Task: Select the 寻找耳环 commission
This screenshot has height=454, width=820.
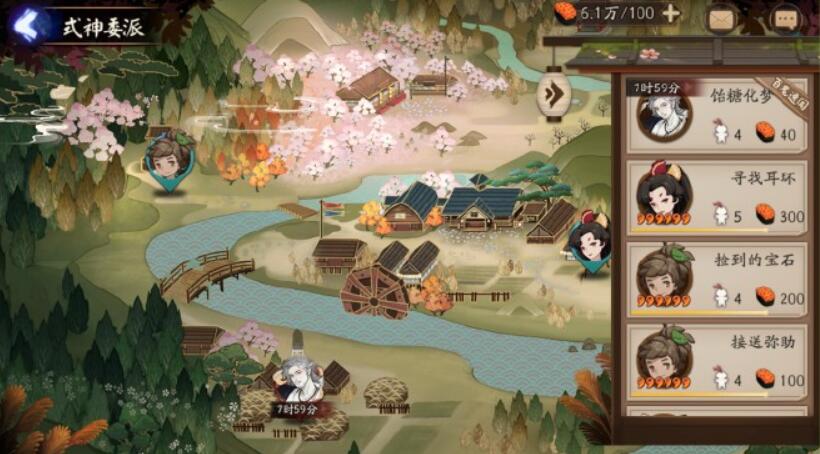Action: tap(716, 195)
